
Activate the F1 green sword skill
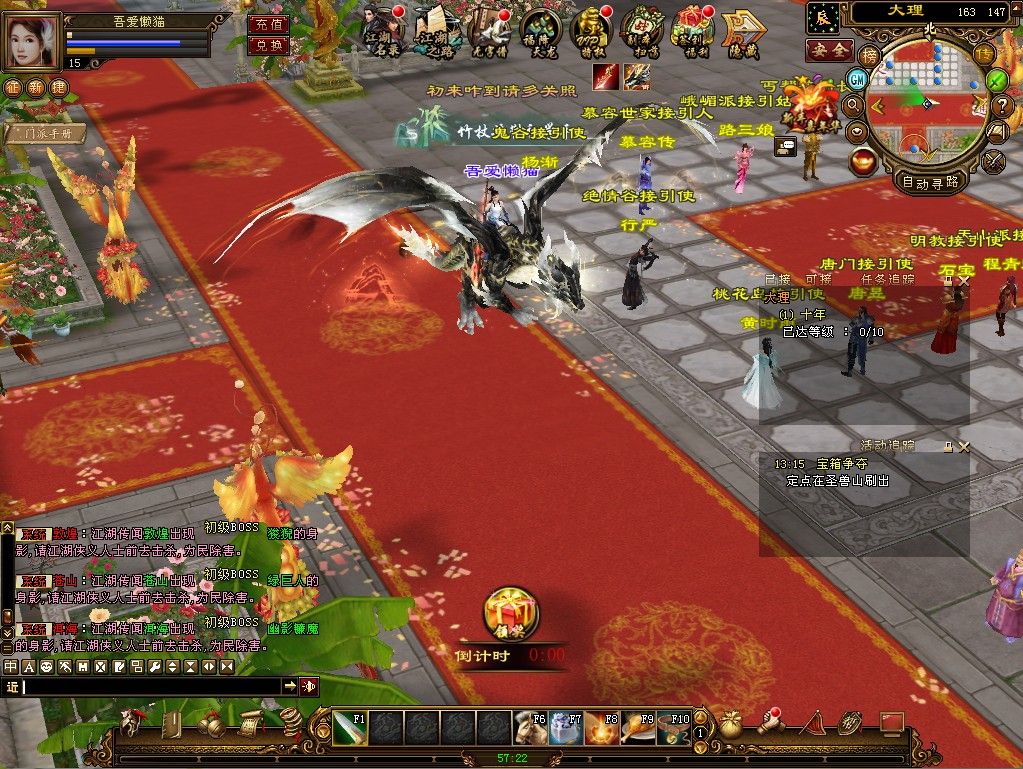tap(348, 727)
